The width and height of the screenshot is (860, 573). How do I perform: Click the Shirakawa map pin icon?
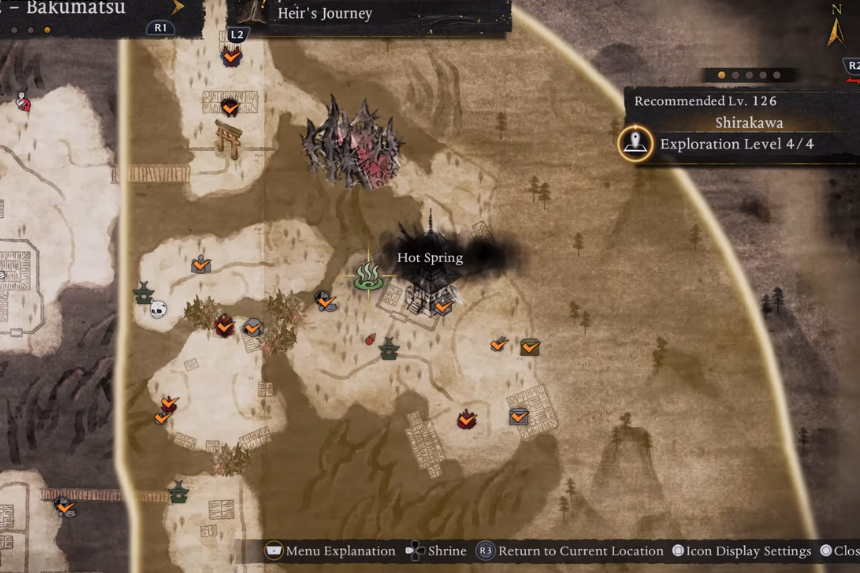pos(635,144)
